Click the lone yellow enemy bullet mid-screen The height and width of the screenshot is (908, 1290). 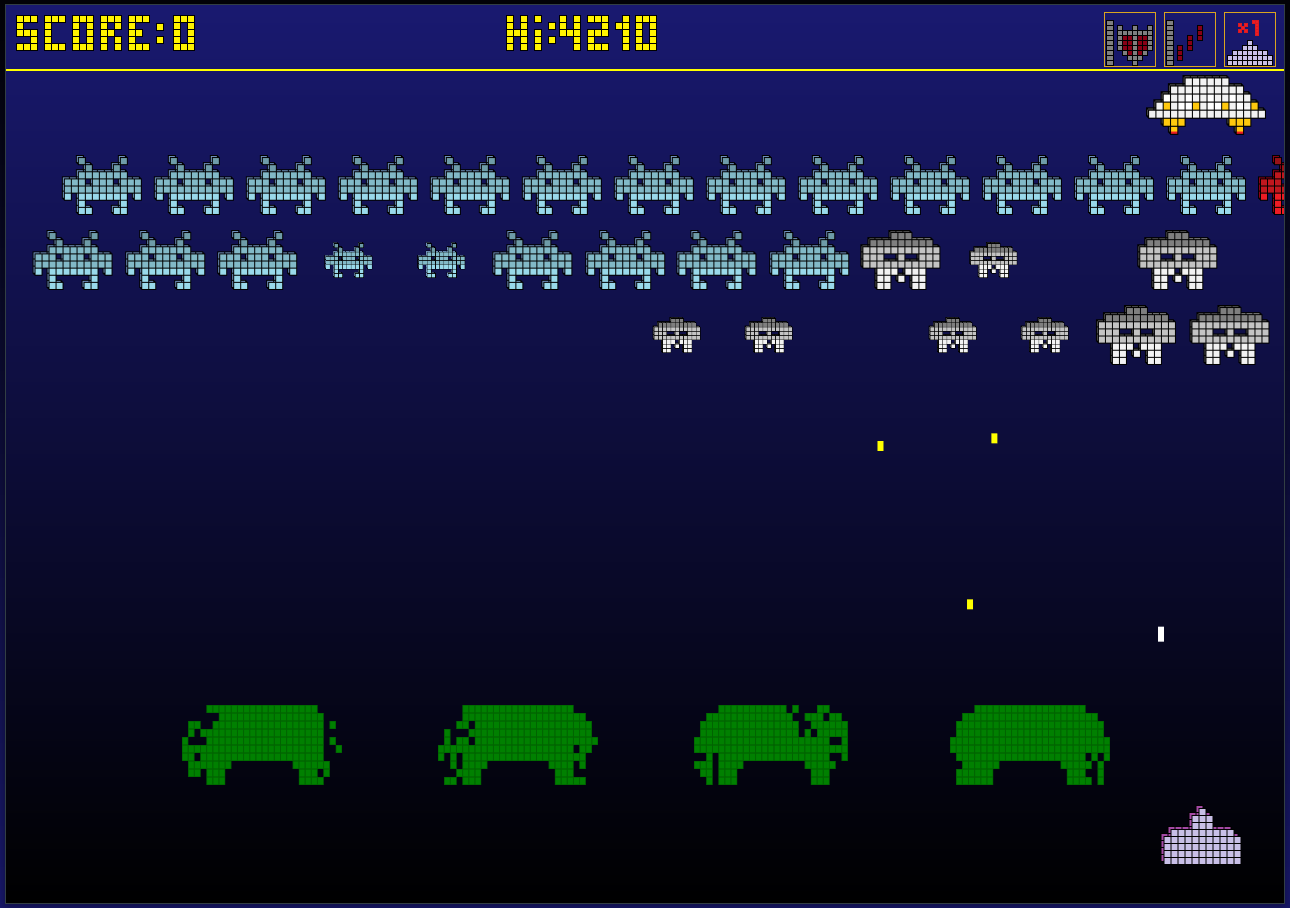tap(968, 603)
